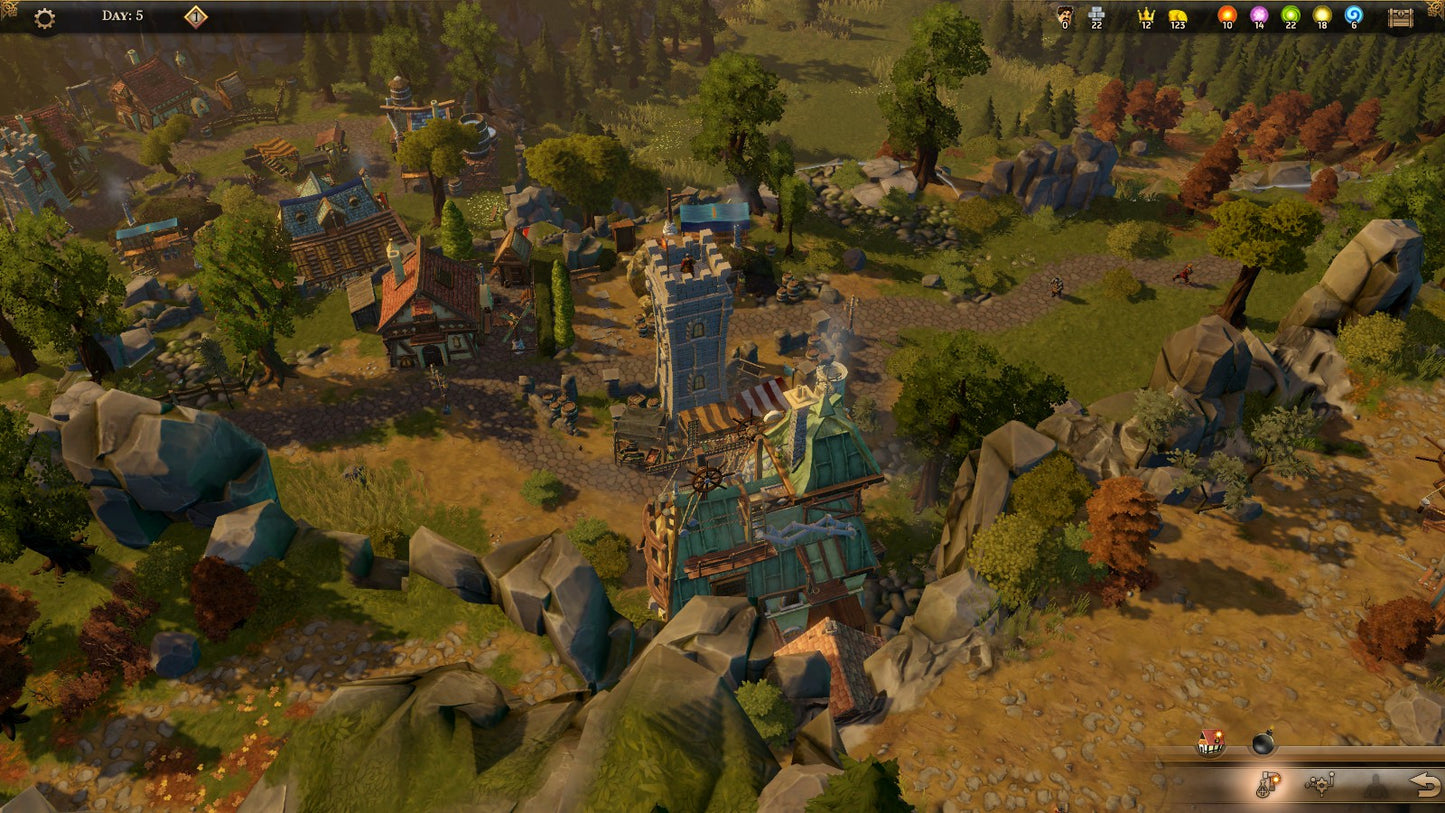Click the purple orb resource showing 14
The width and height of the screenshot is (1445, 813).
(x=1261, y=16)
